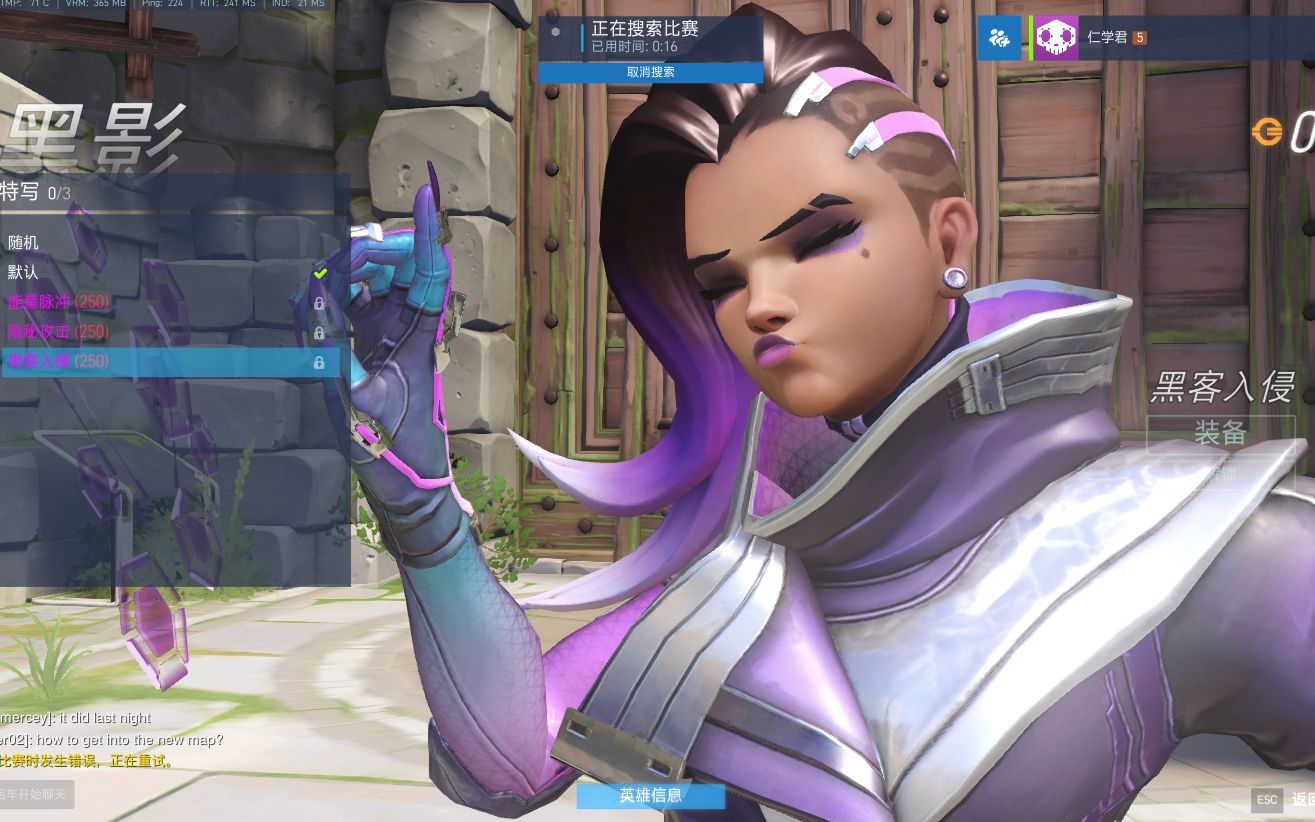The width and height of the screenshot is (1315, 822).
Task: Click the 仁学君 player profile
Action: (1107, 38)
